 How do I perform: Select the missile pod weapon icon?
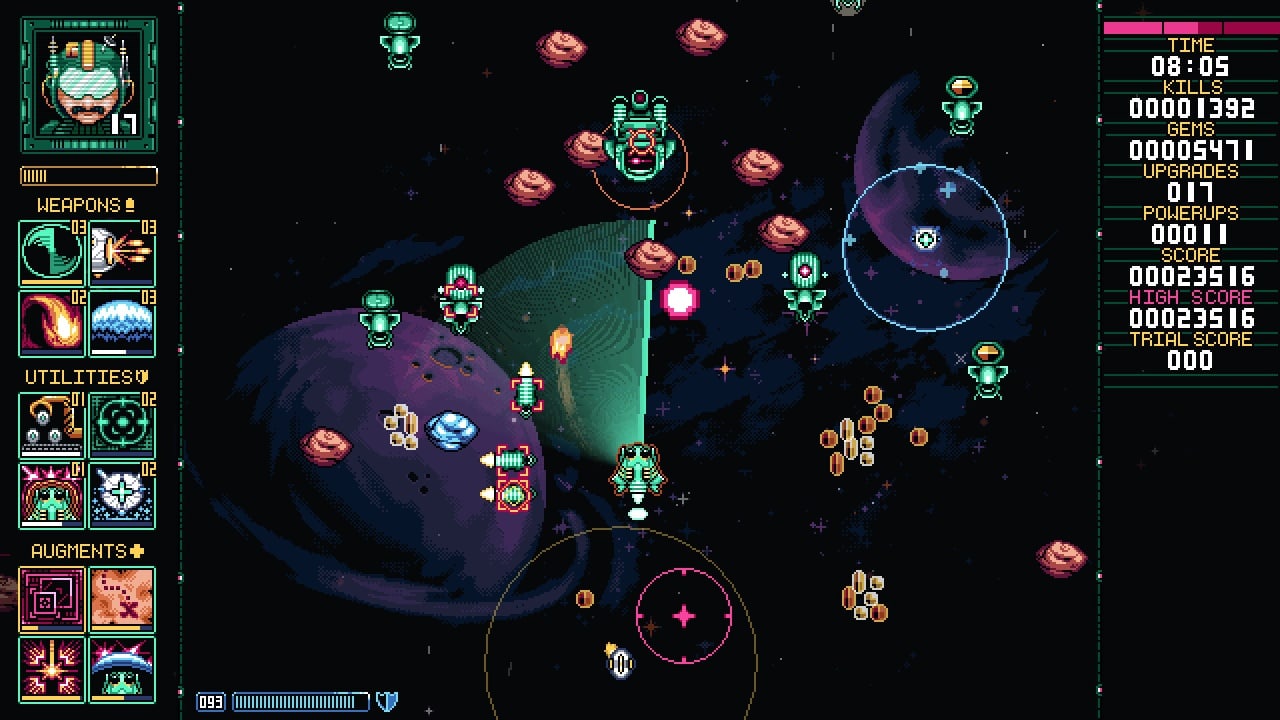click(x=122, y=253)
